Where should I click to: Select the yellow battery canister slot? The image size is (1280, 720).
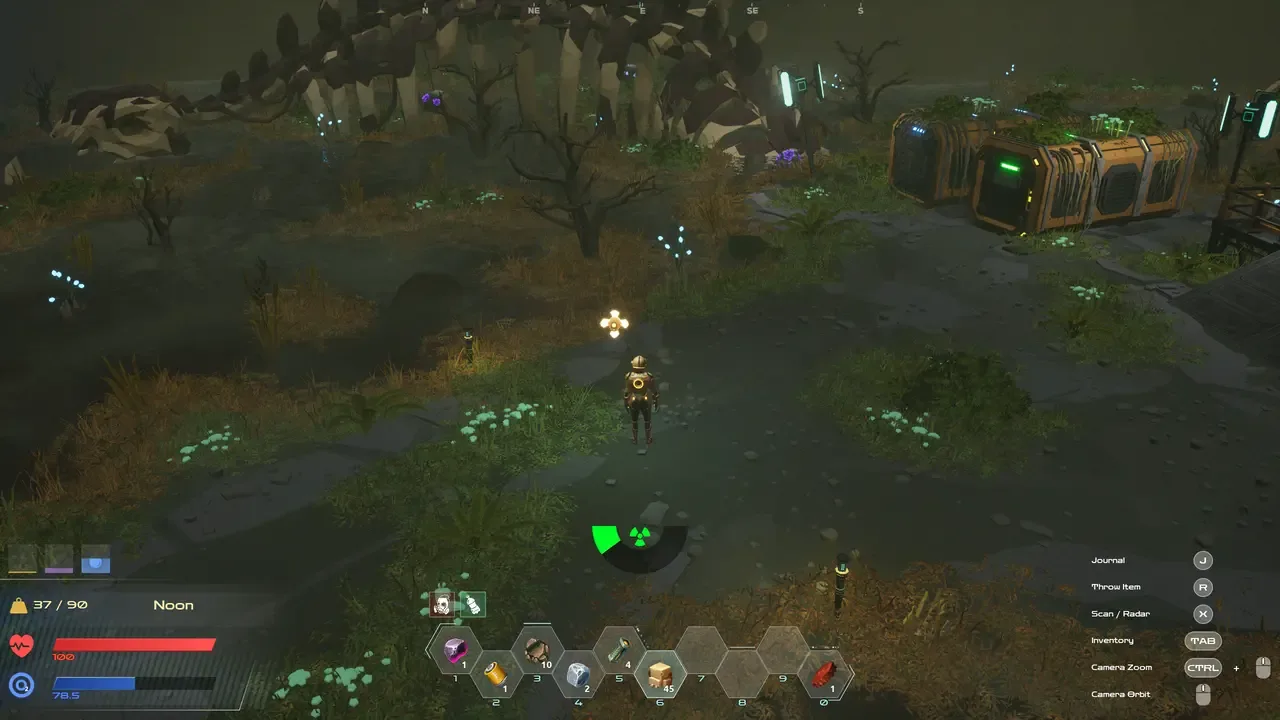click(495, 673)
